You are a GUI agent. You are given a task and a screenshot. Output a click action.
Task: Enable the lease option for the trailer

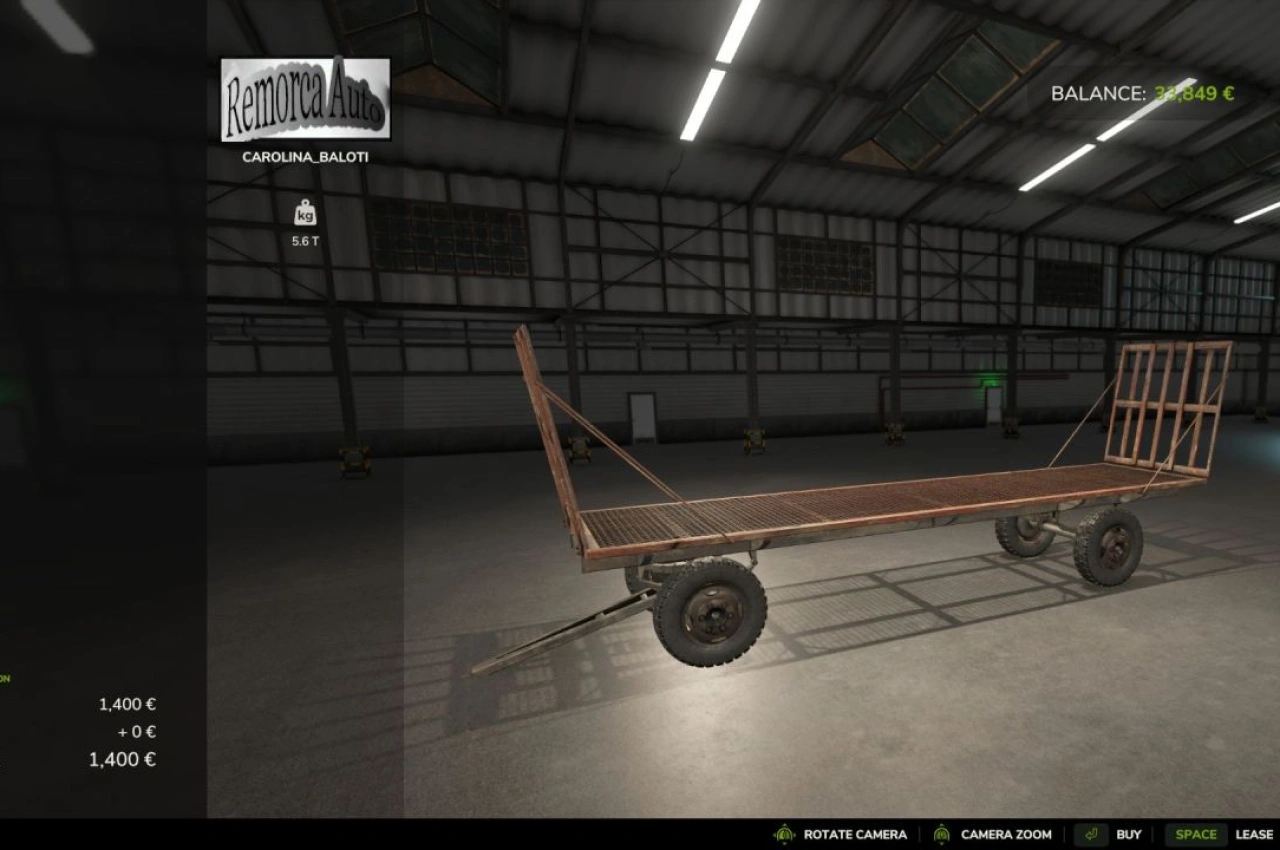pos(1252,834)
